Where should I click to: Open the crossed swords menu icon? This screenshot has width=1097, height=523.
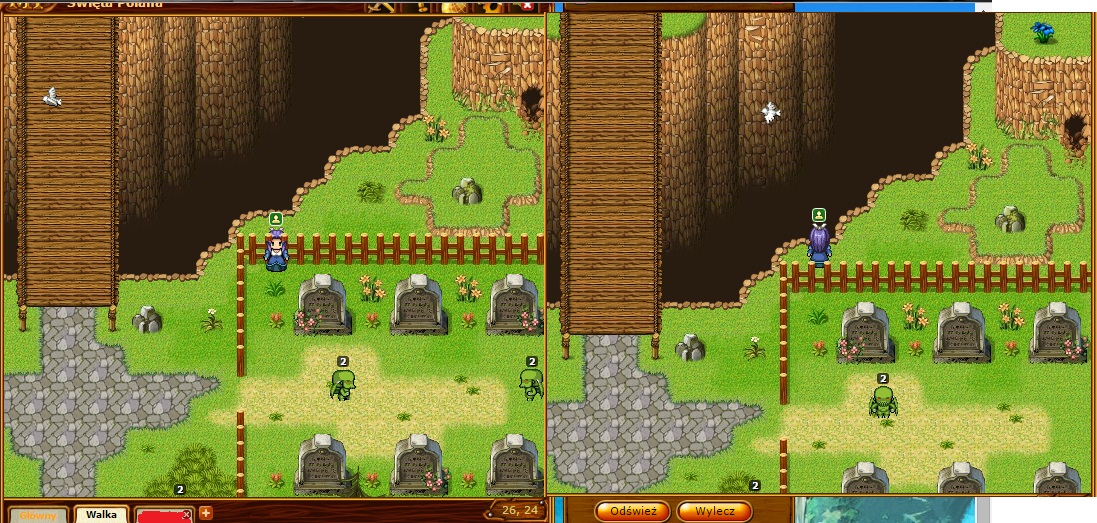coord(379,6)
